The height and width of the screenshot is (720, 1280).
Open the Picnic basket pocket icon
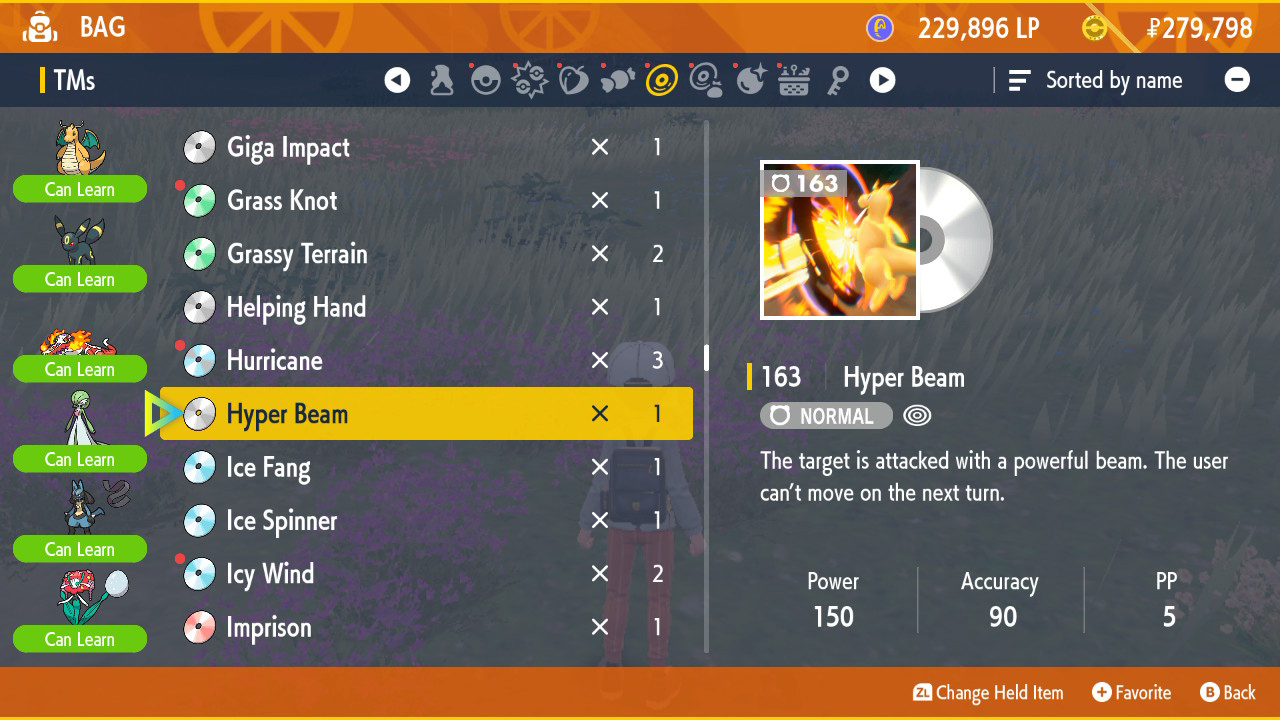click(794, 80)
